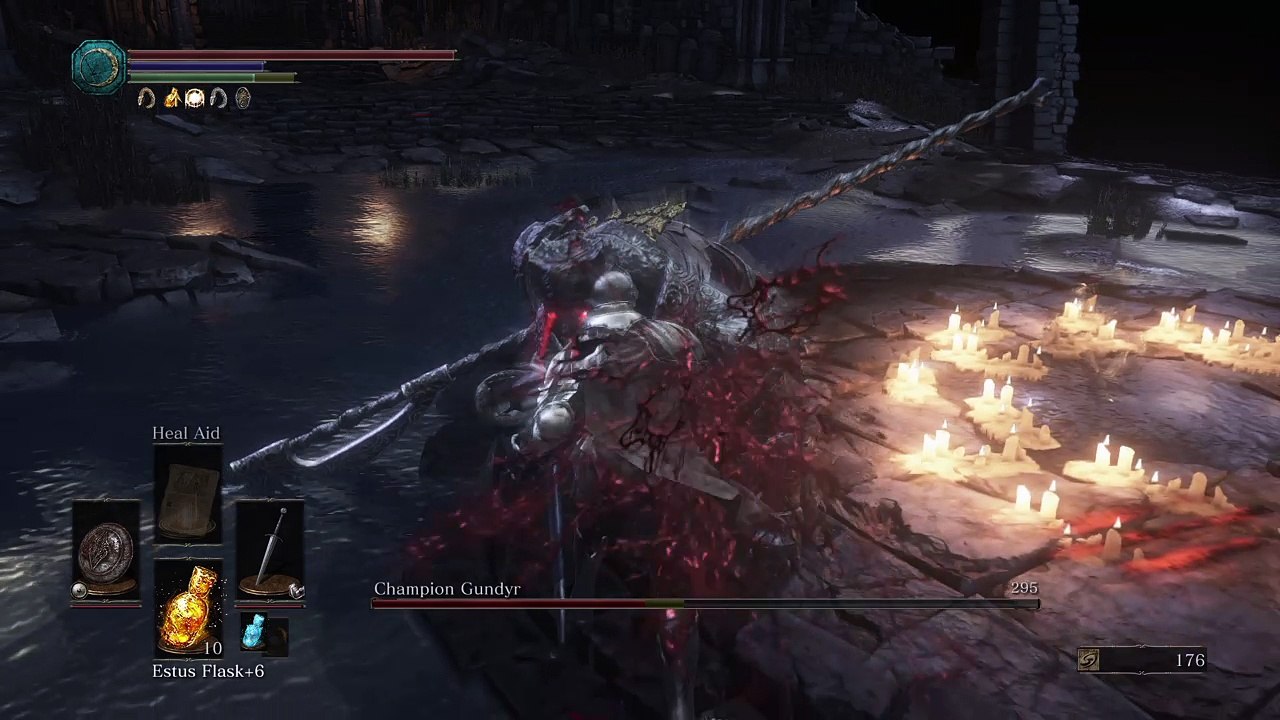Inspect the glowing white orb status icon
This screenshot has height=720, width=1280.
tap(195, 98)
